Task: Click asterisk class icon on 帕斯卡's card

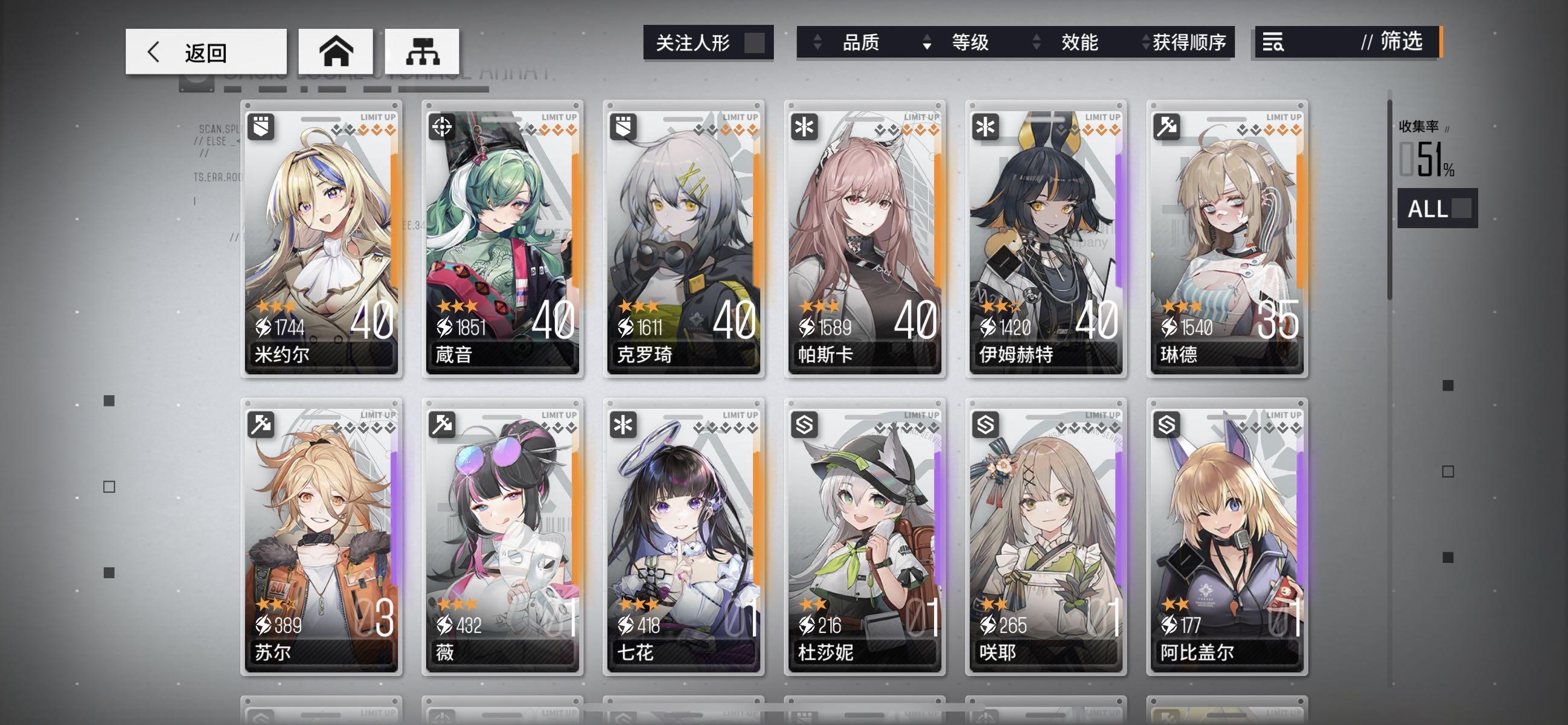Action: (x=805, y=126)
